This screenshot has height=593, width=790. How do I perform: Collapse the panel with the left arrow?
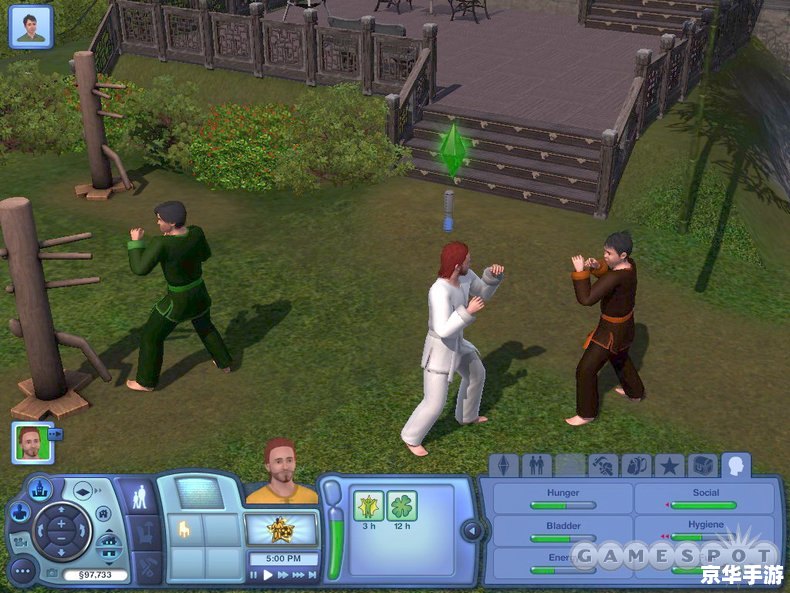point(467,529)
